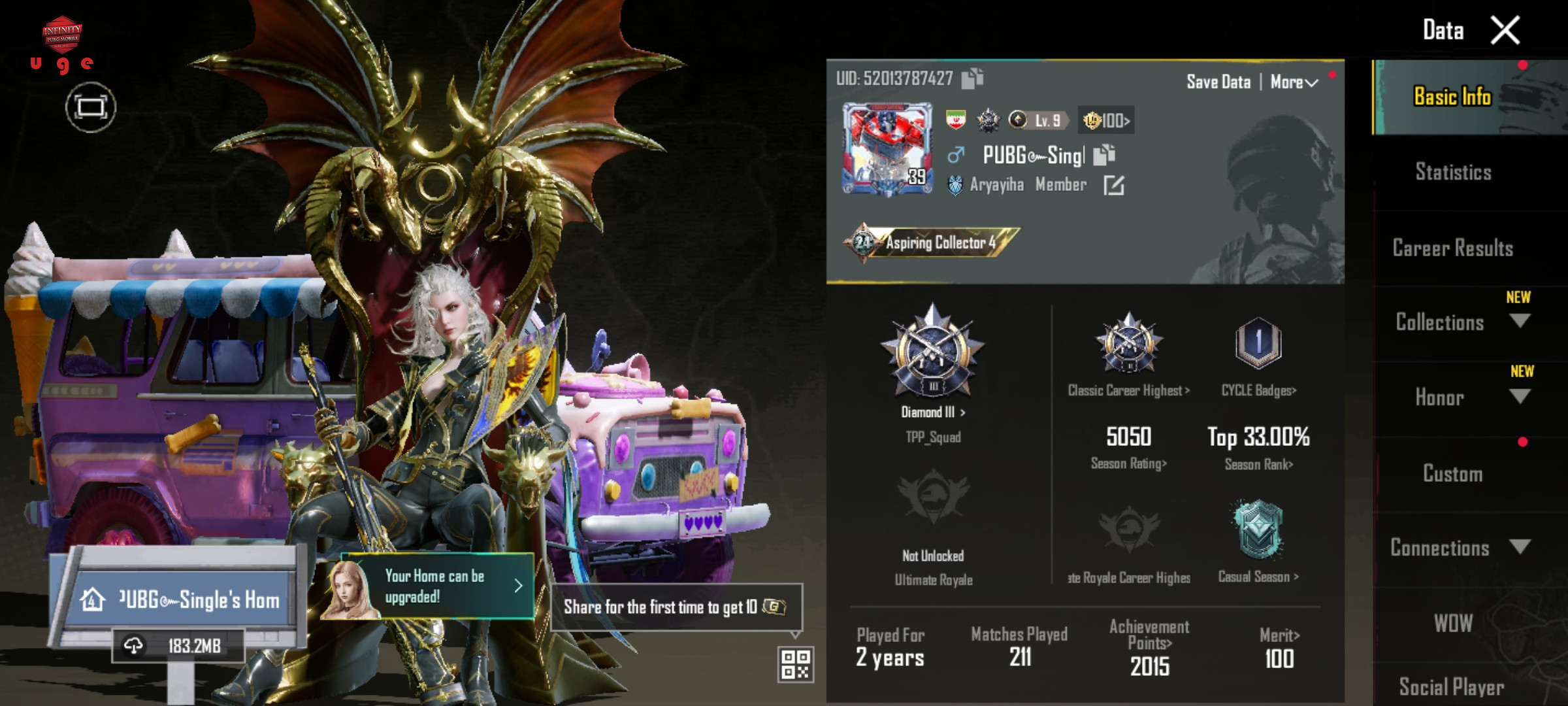Open the Custom tab
The width and height of the screenshot is (1568, 706).
(x=1452, y=473)
